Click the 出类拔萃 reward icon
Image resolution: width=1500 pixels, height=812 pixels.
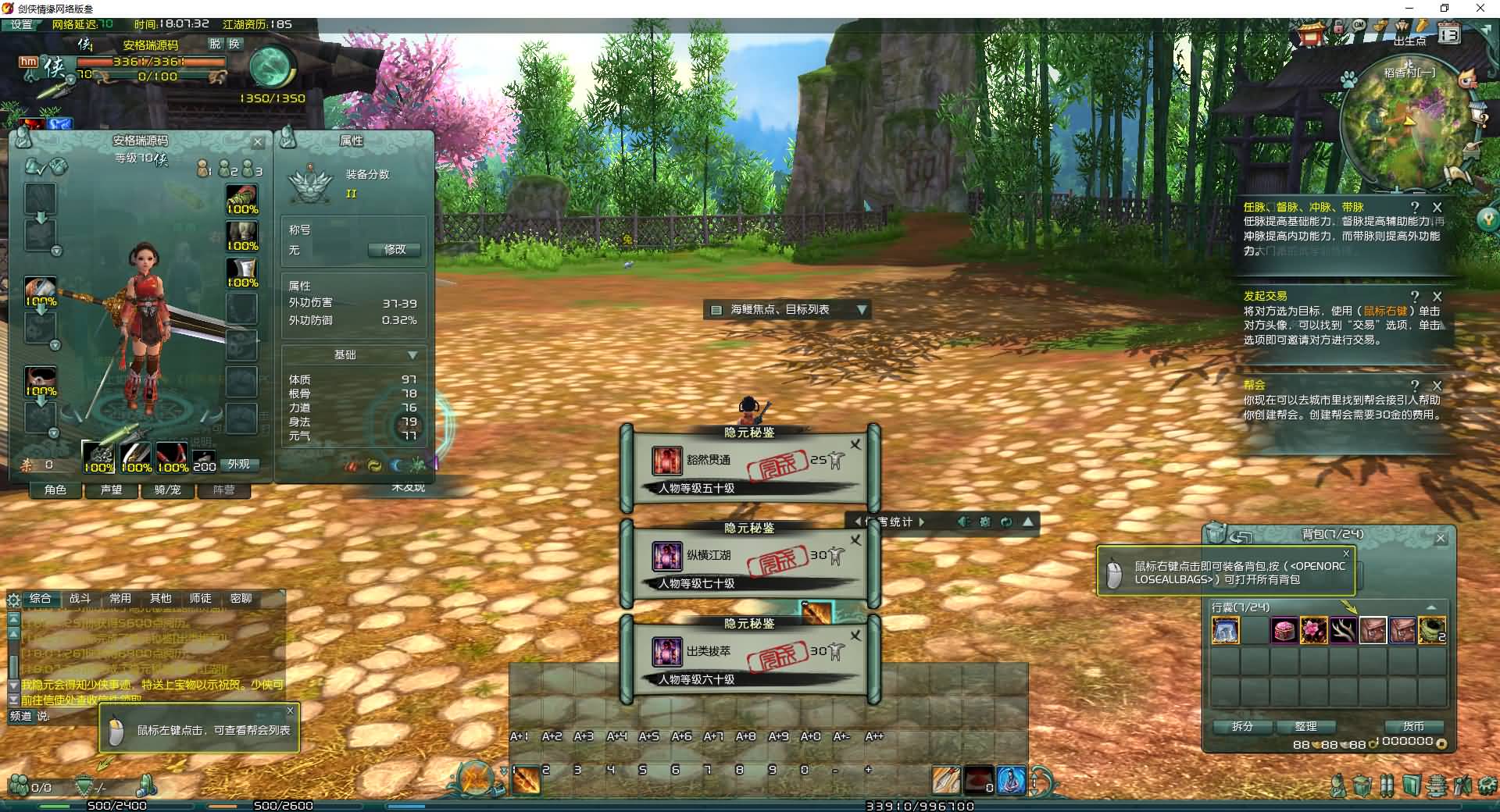click(667, 652)
